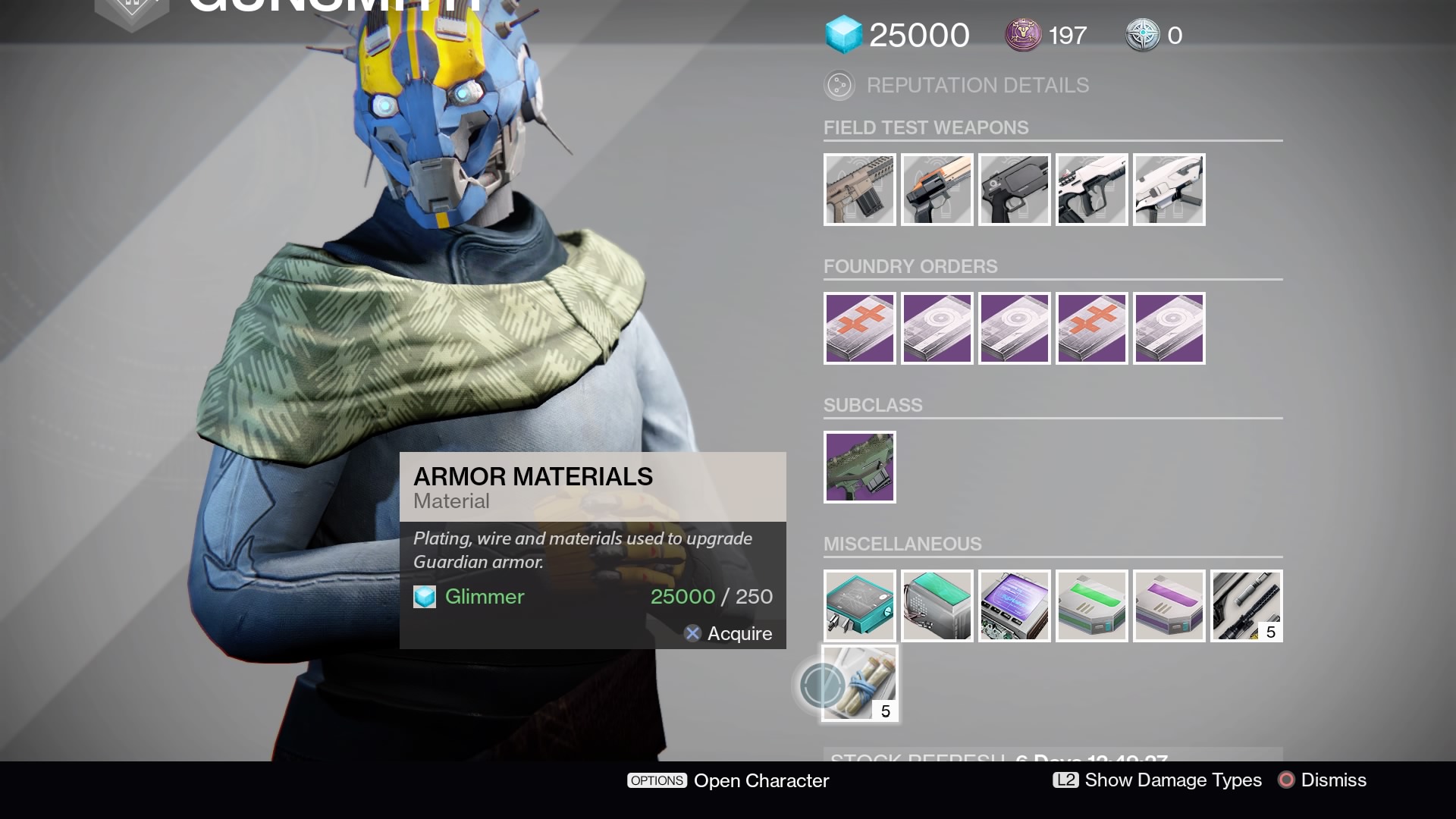Select the first field test auto rifle

coord(860,190)
